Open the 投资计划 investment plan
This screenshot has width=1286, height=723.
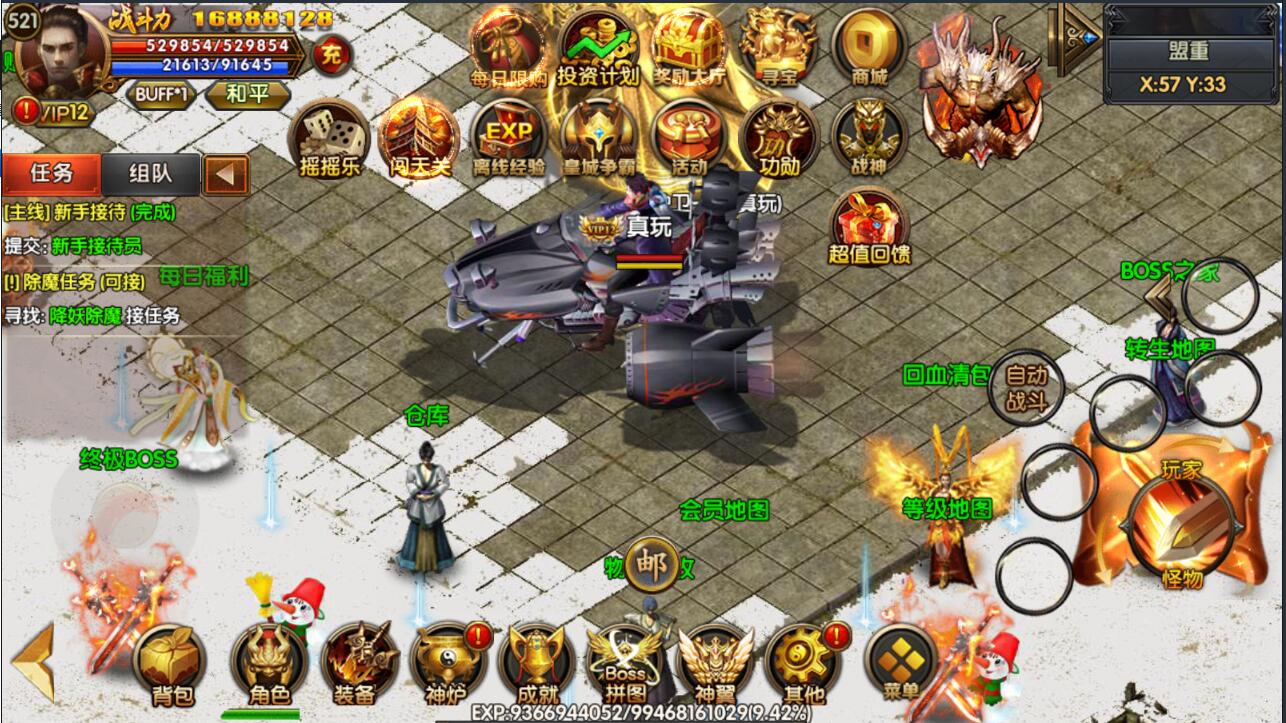tap(598, 46)
